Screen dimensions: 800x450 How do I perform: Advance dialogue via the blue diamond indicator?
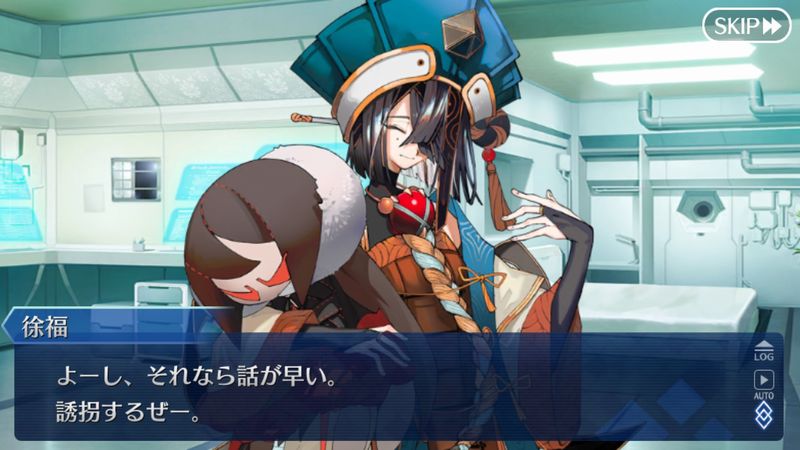763,414
